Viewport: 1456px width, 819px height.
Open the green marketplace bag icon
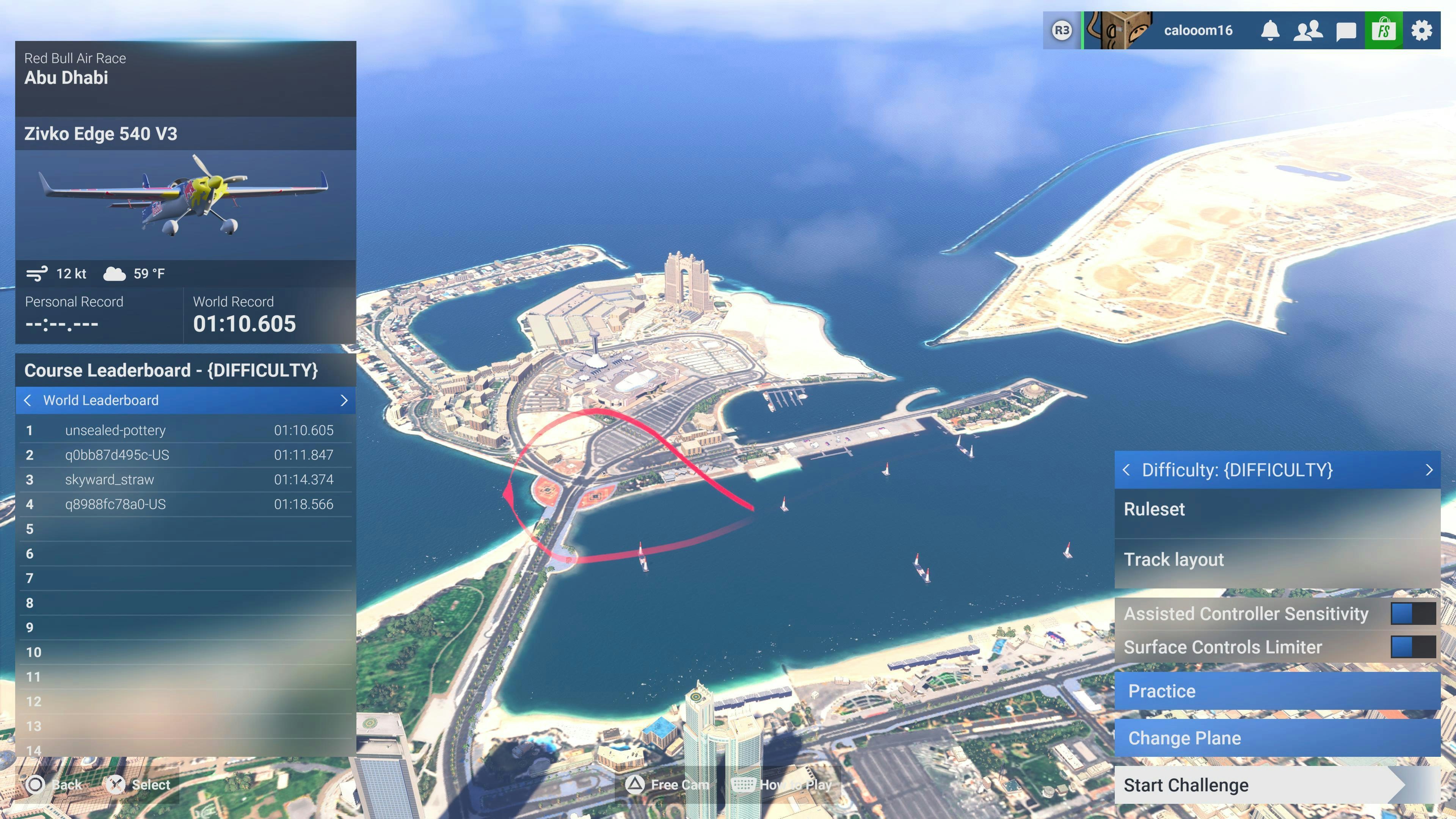pos(1383,30)
